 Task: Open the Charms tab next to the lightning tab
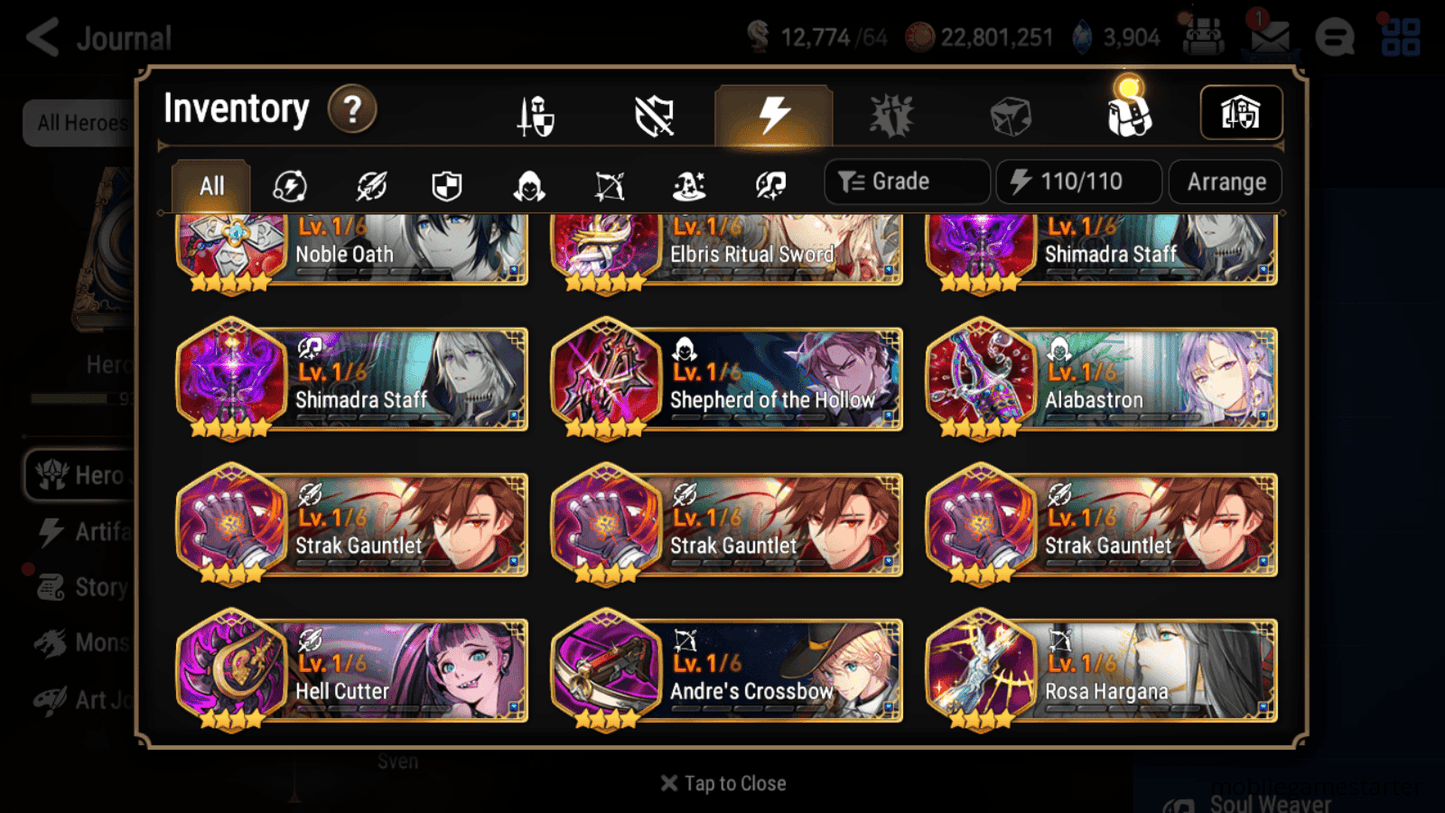click(893, 114)
